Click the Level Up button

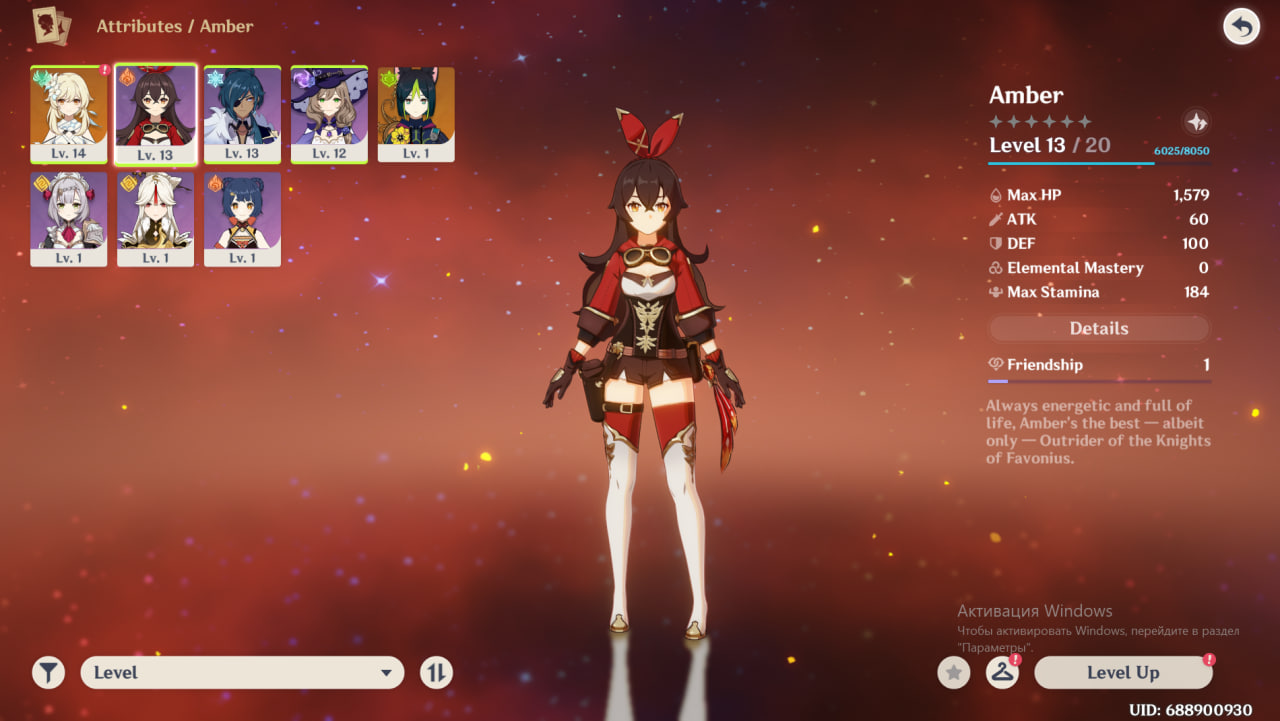pyautogui.click(x=1122, y=673)
